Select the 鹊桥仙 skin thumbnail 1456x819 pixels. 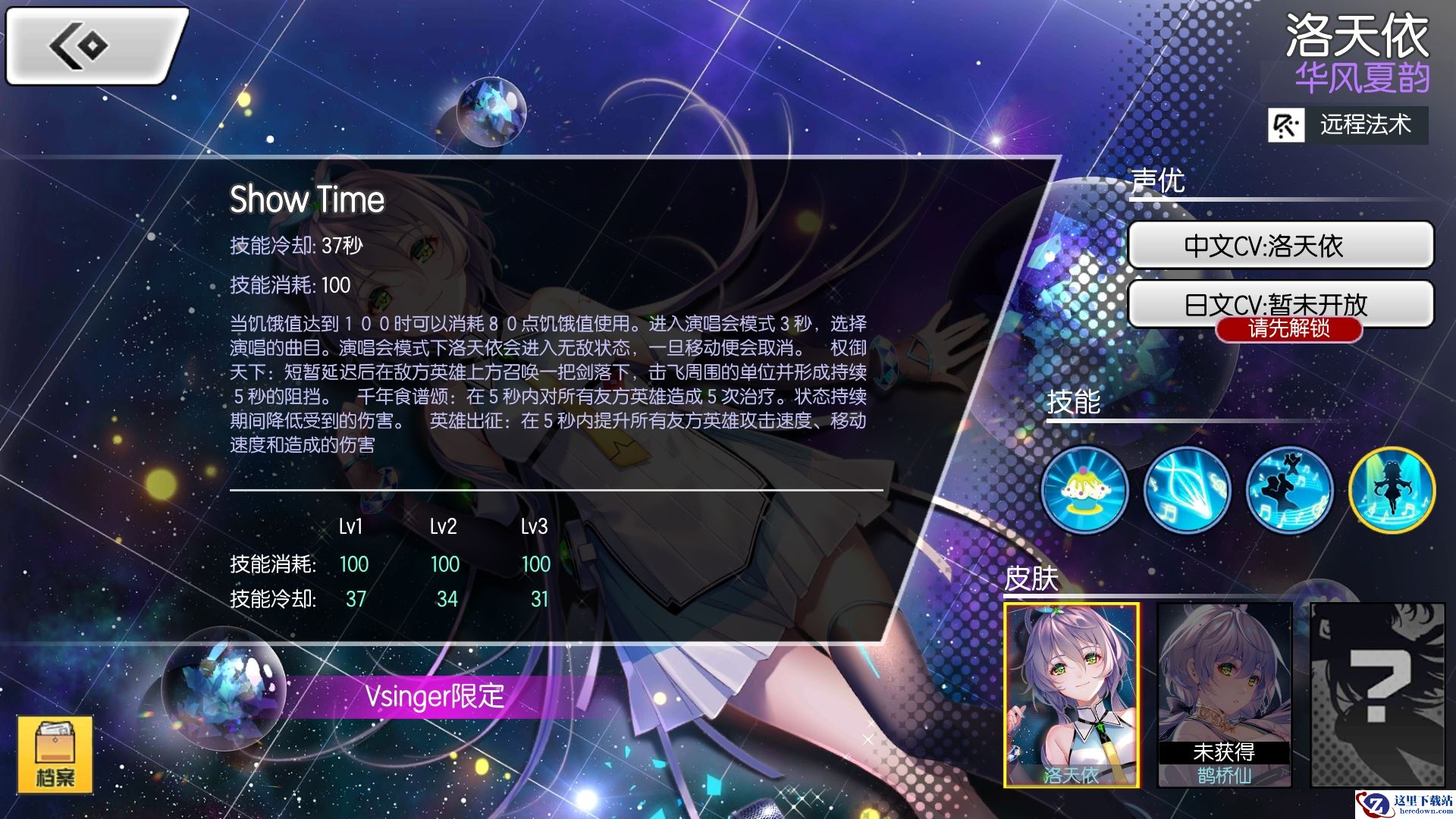pyautogui.click(x=1222, y=698)
